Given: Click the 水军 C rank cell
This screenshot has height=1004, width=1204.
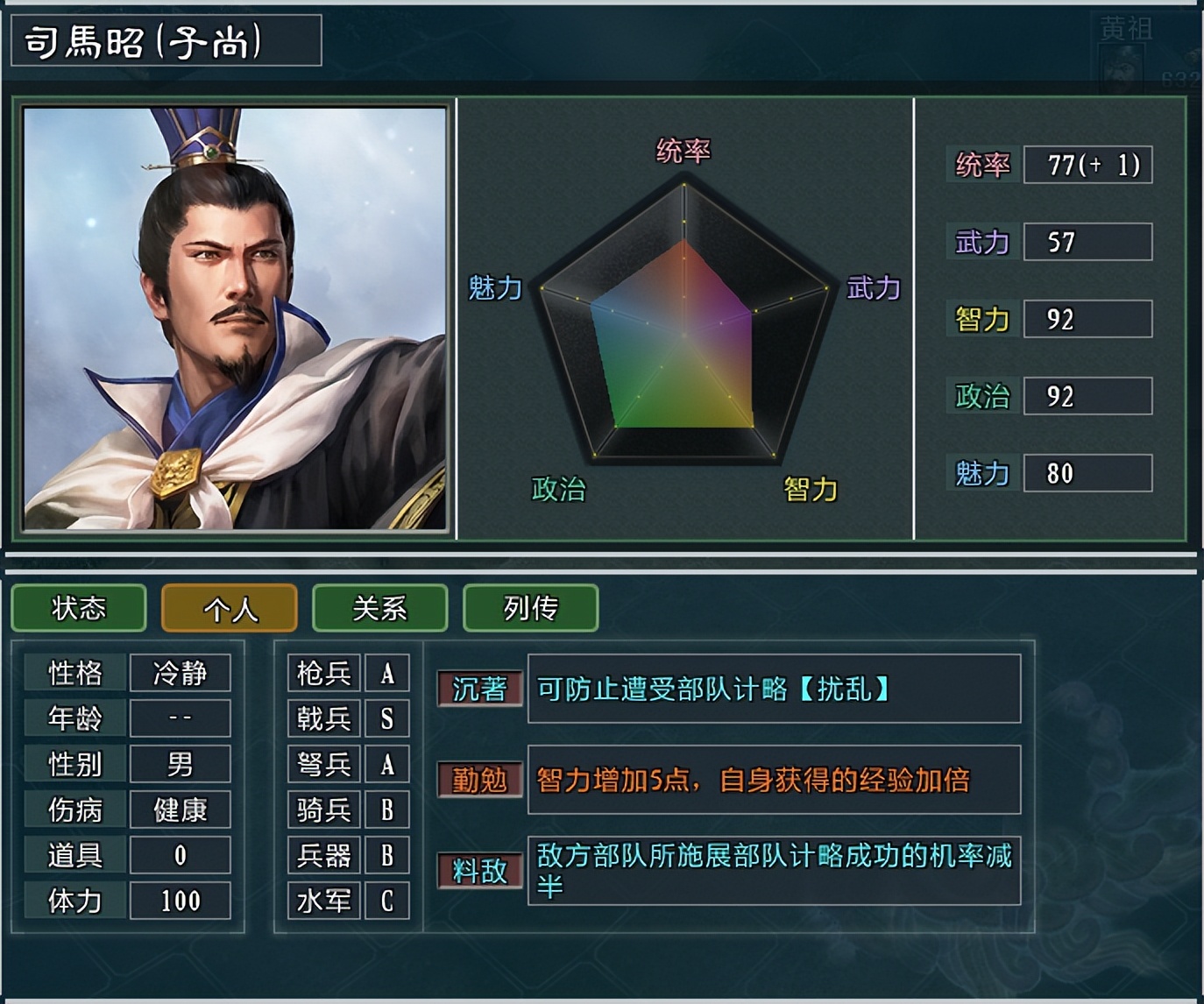Looking at the screenshot, I should coord(386,900).
